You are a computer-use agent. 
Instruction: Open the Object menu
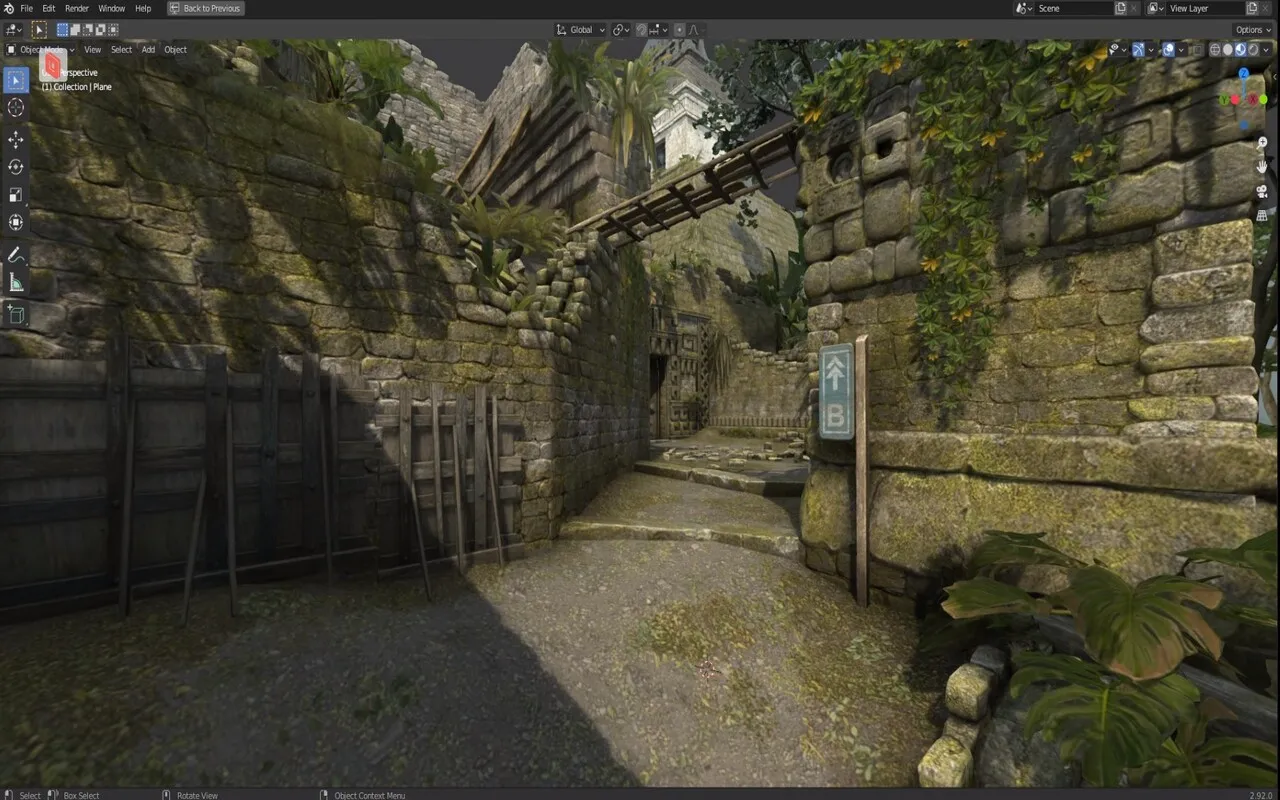click(174, 49)
